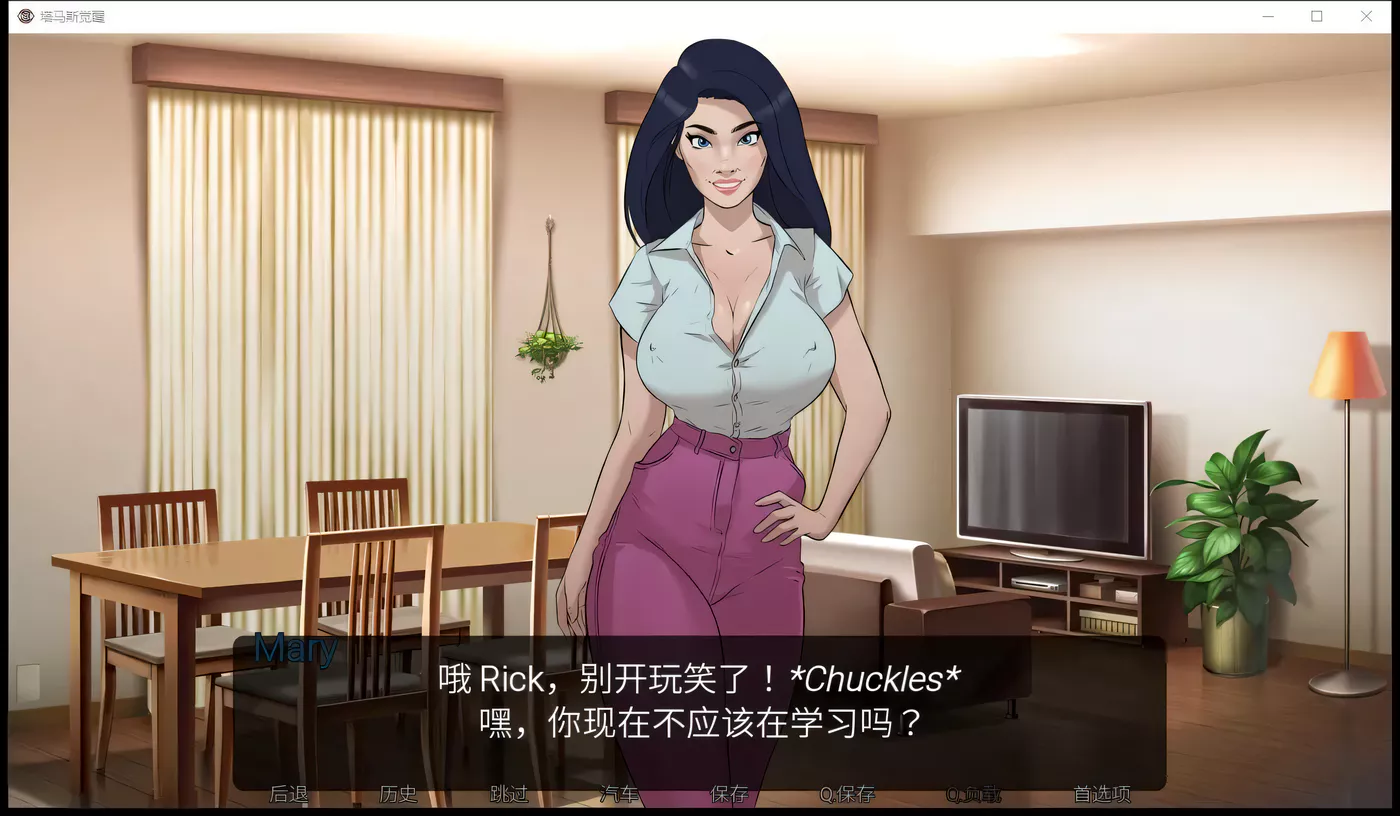Viewport: 1400px width, 816px height.
Task: Click Mary's name label above the dialogue
Action: (295, 650)
